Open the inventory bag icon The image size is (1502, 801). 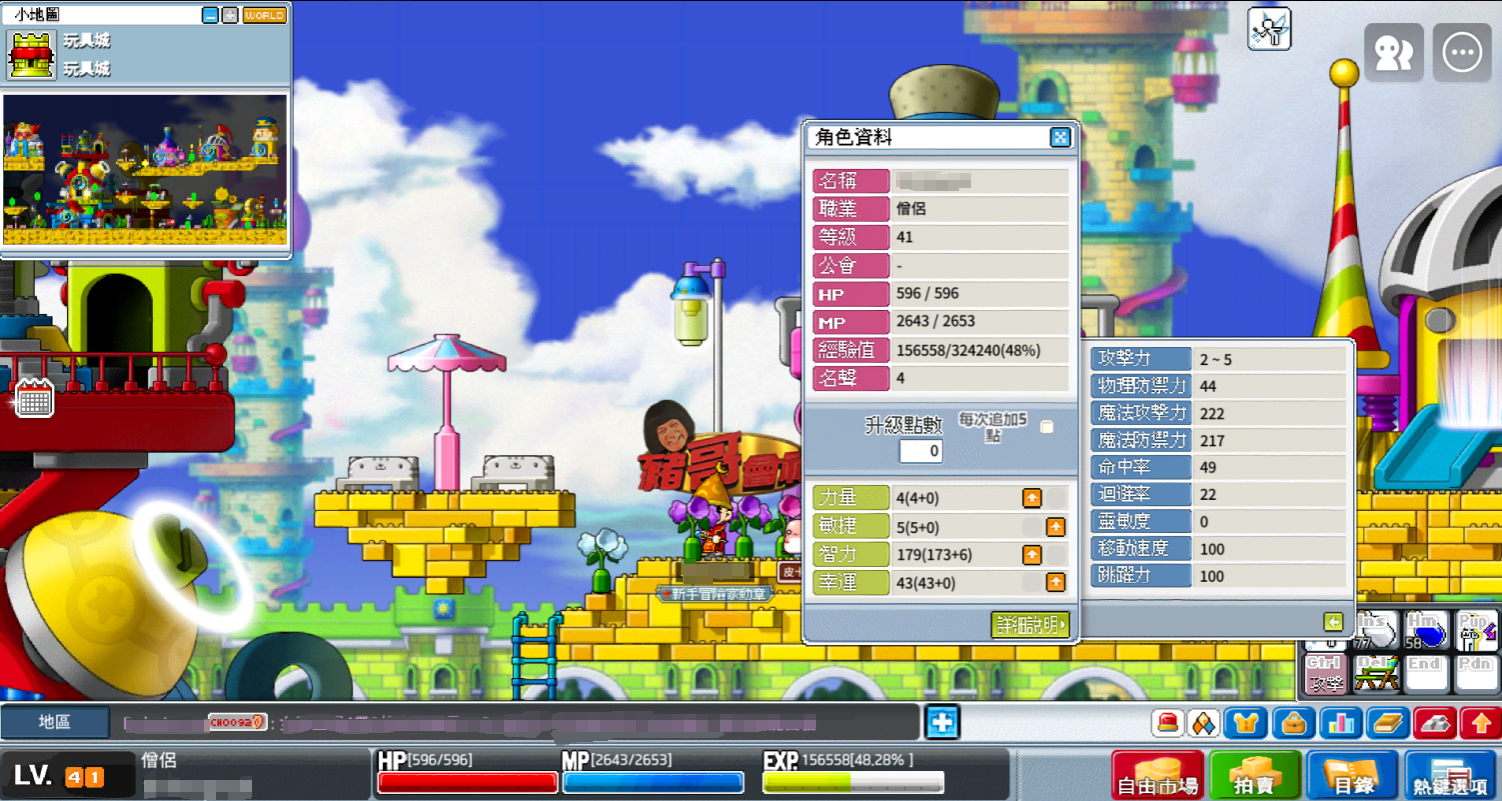pyautogui.click(x=1294, y=722)
